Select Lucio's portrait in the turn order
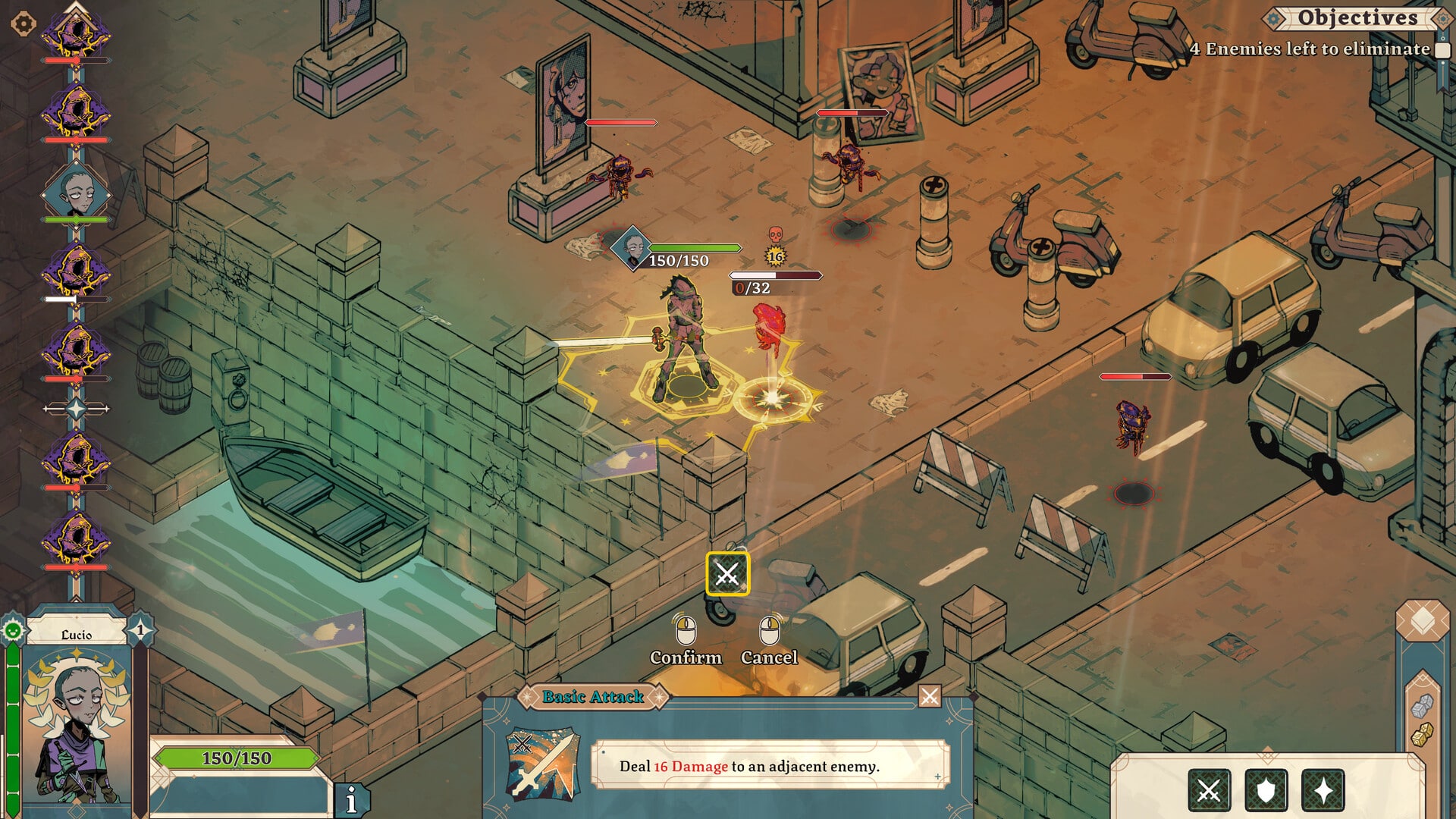Screen dimensions: 1456x819 coord(76,193)
